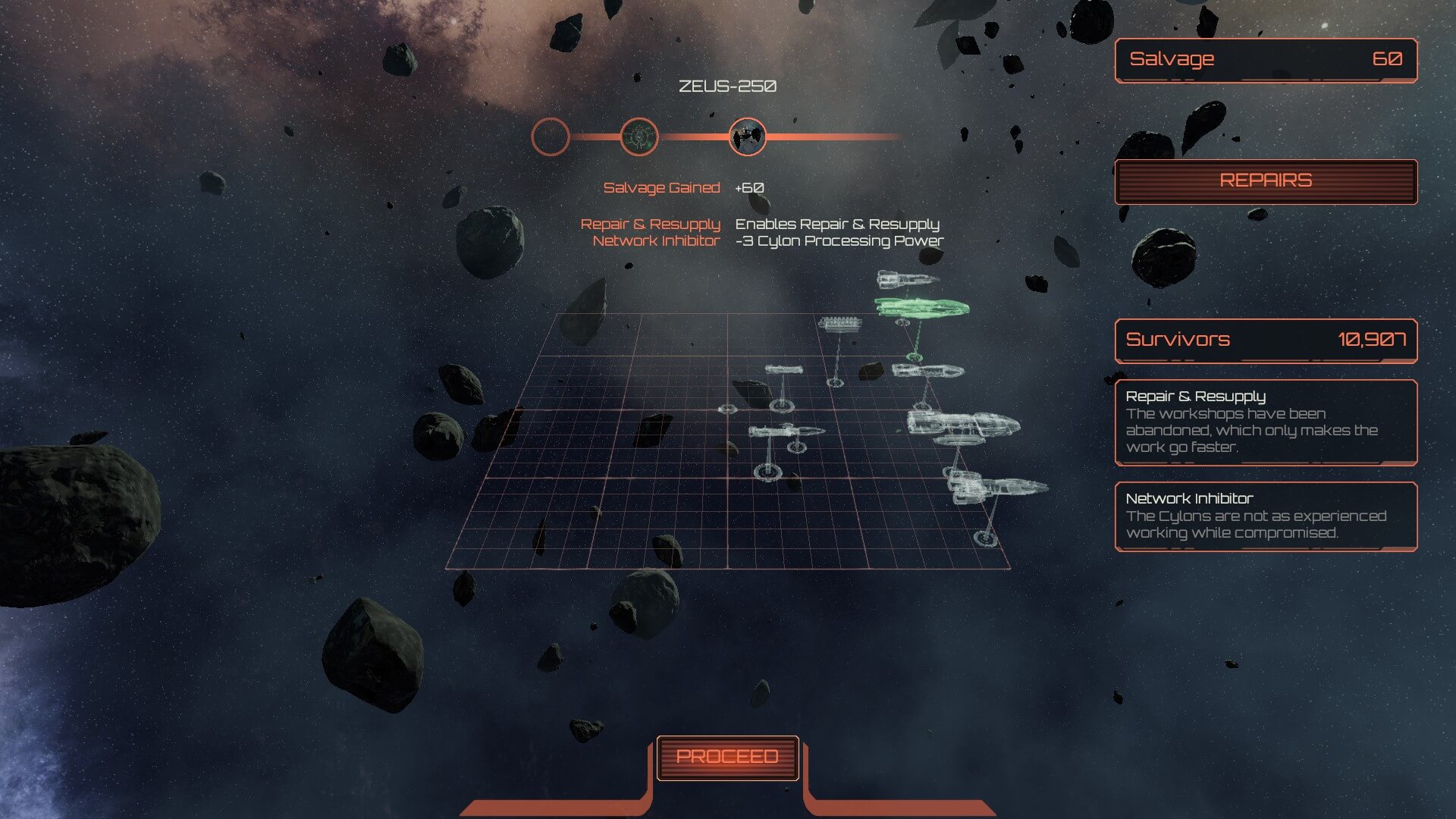Select the green highlighted ship
Screen dimensions: 1456x819
pyautogui.click(x=921, y=307)
